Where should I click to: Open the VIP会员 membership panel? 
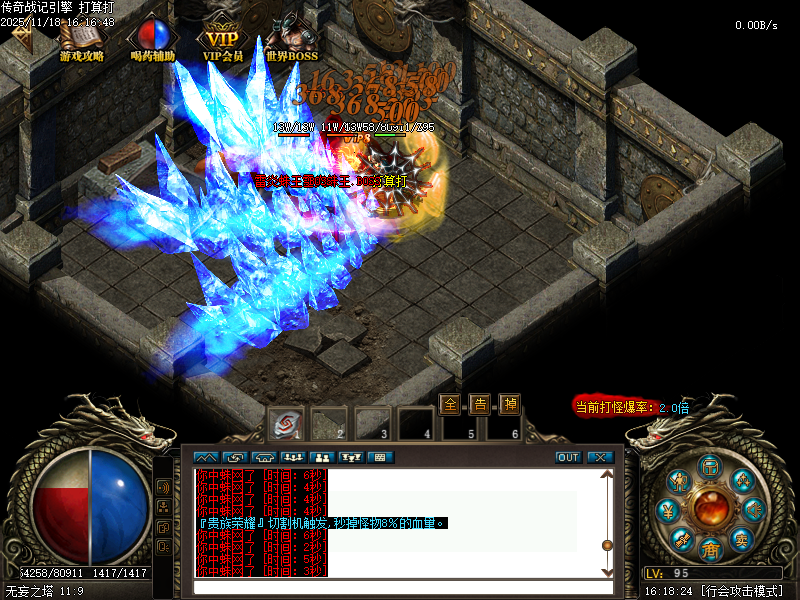pos(223,38)
